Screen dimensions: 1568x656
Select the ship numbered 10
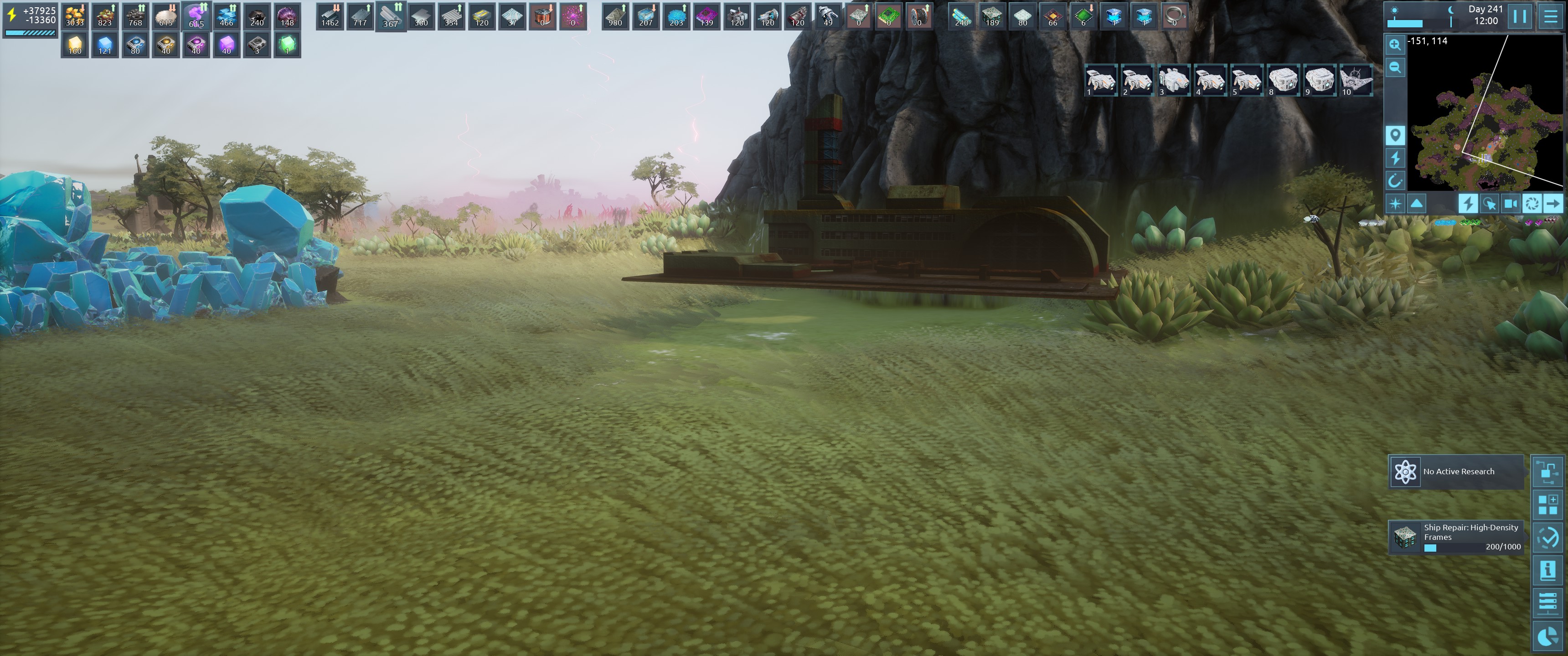(1356, 80)
